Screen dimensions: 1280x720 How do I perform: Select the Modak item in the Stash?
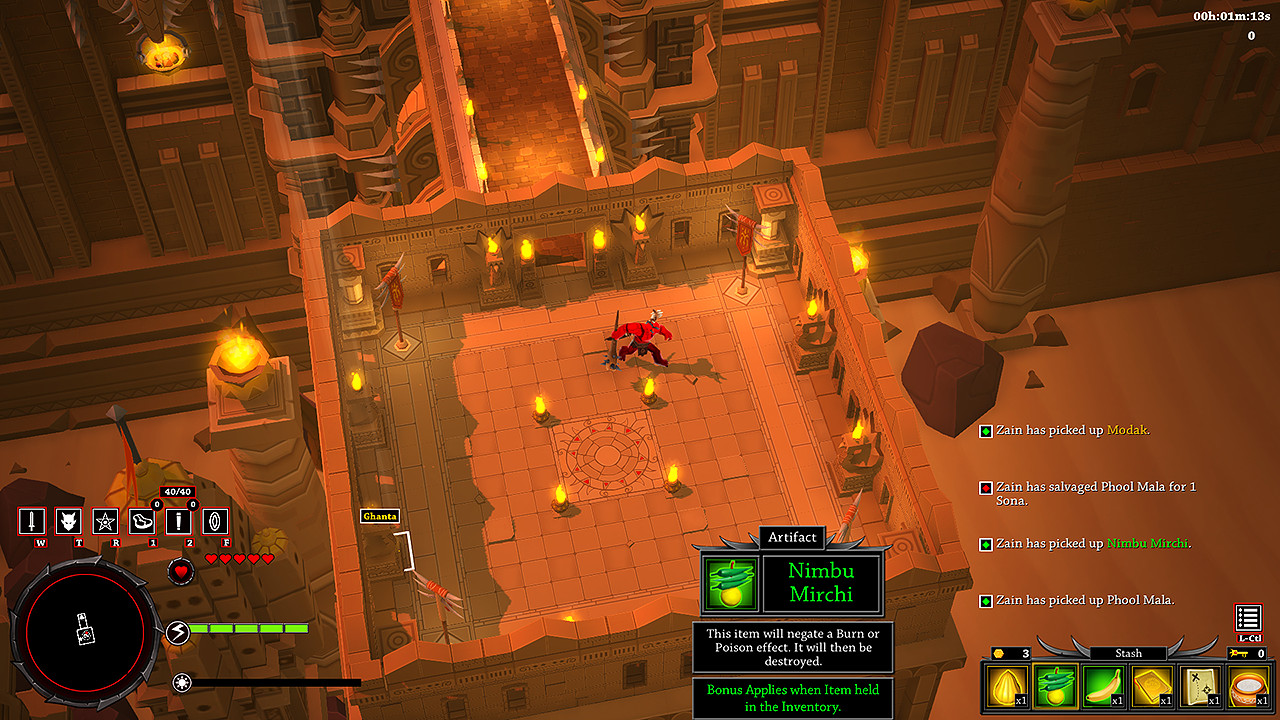pyautogui.click(x=1008, y=687)
